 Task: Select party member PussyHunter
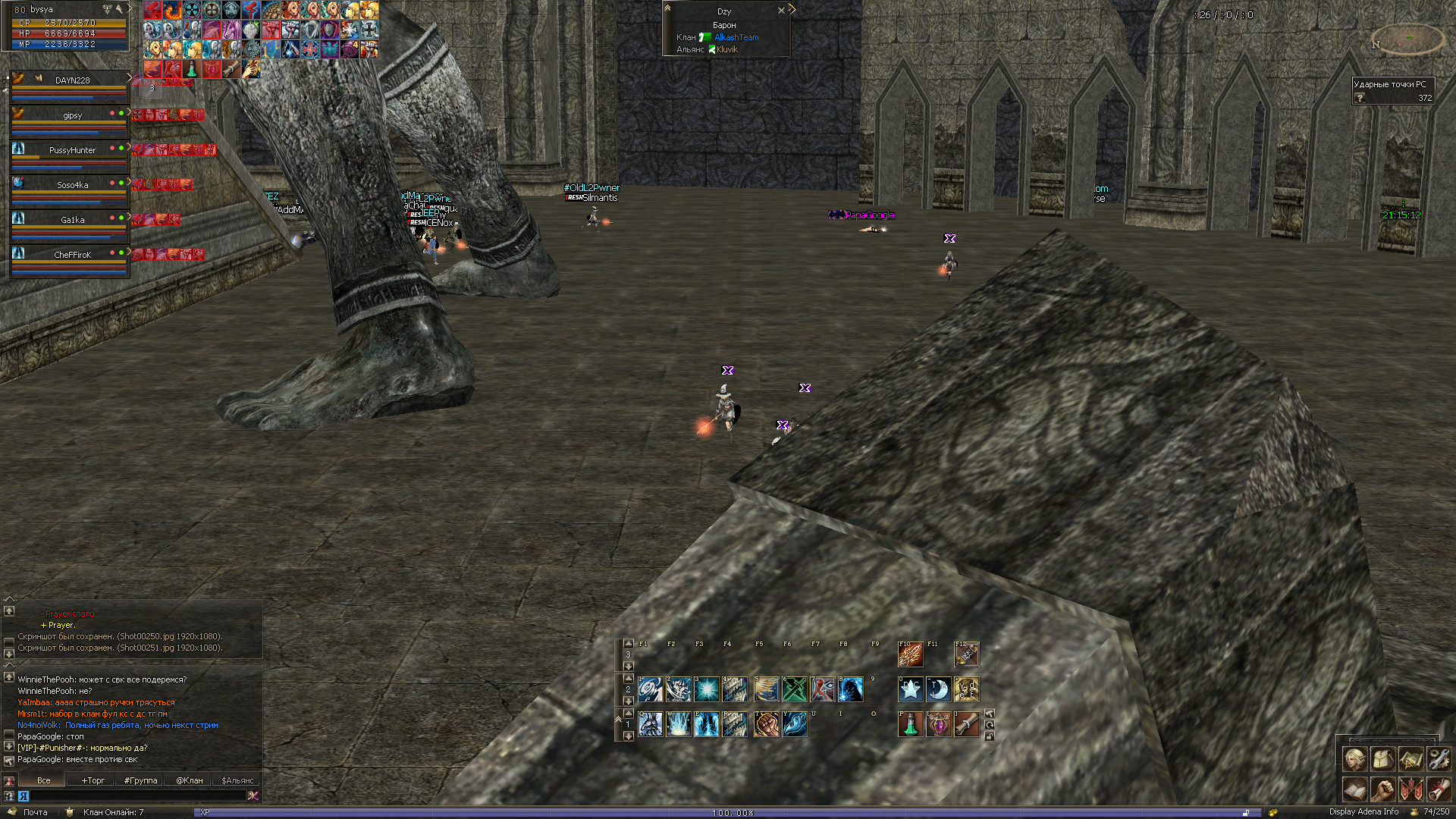pyautogui.click(x=72, y=150)
